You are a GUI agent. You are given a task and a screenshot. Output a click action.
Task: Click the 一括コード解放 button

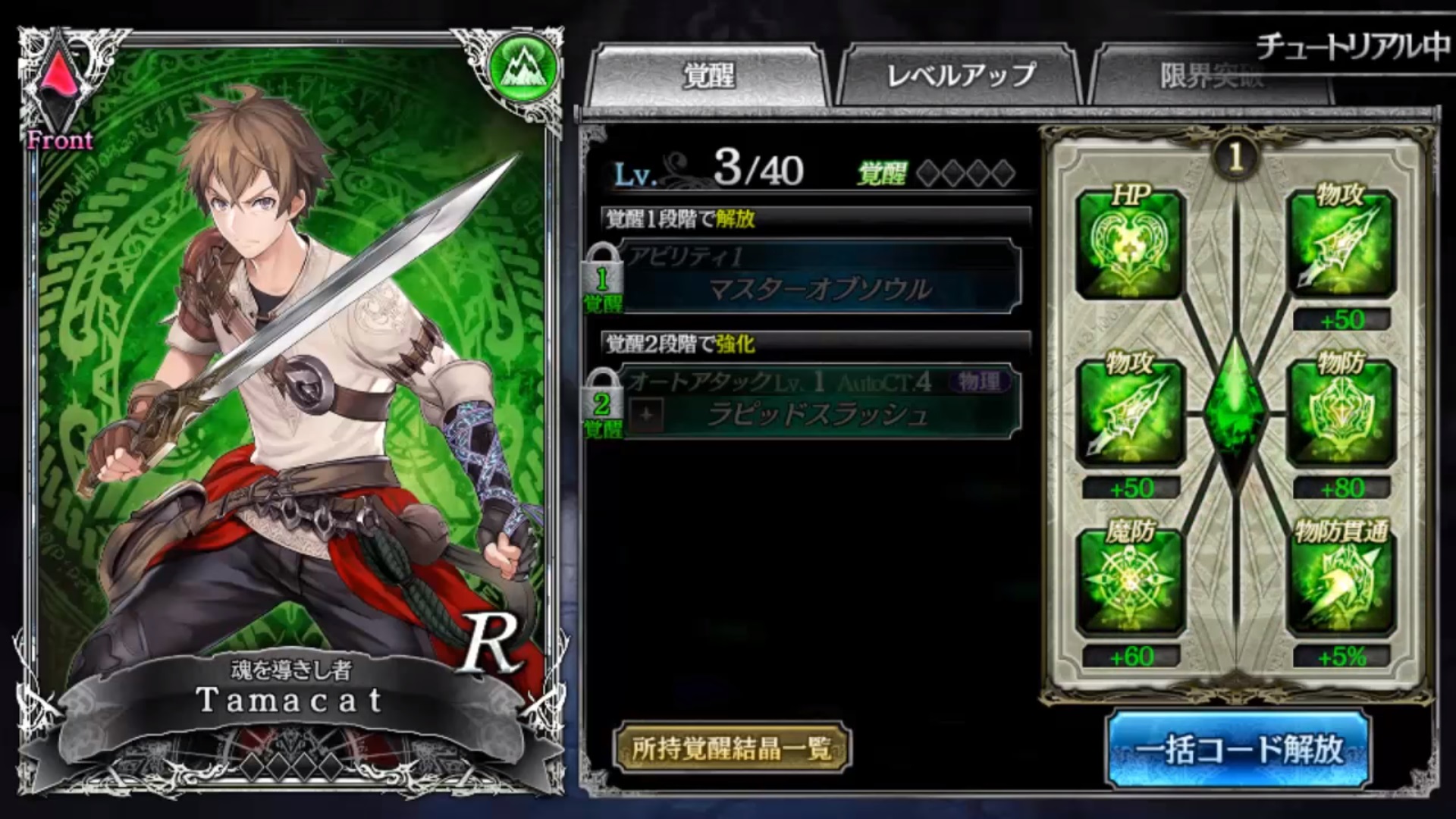[x=1238, y=749]
